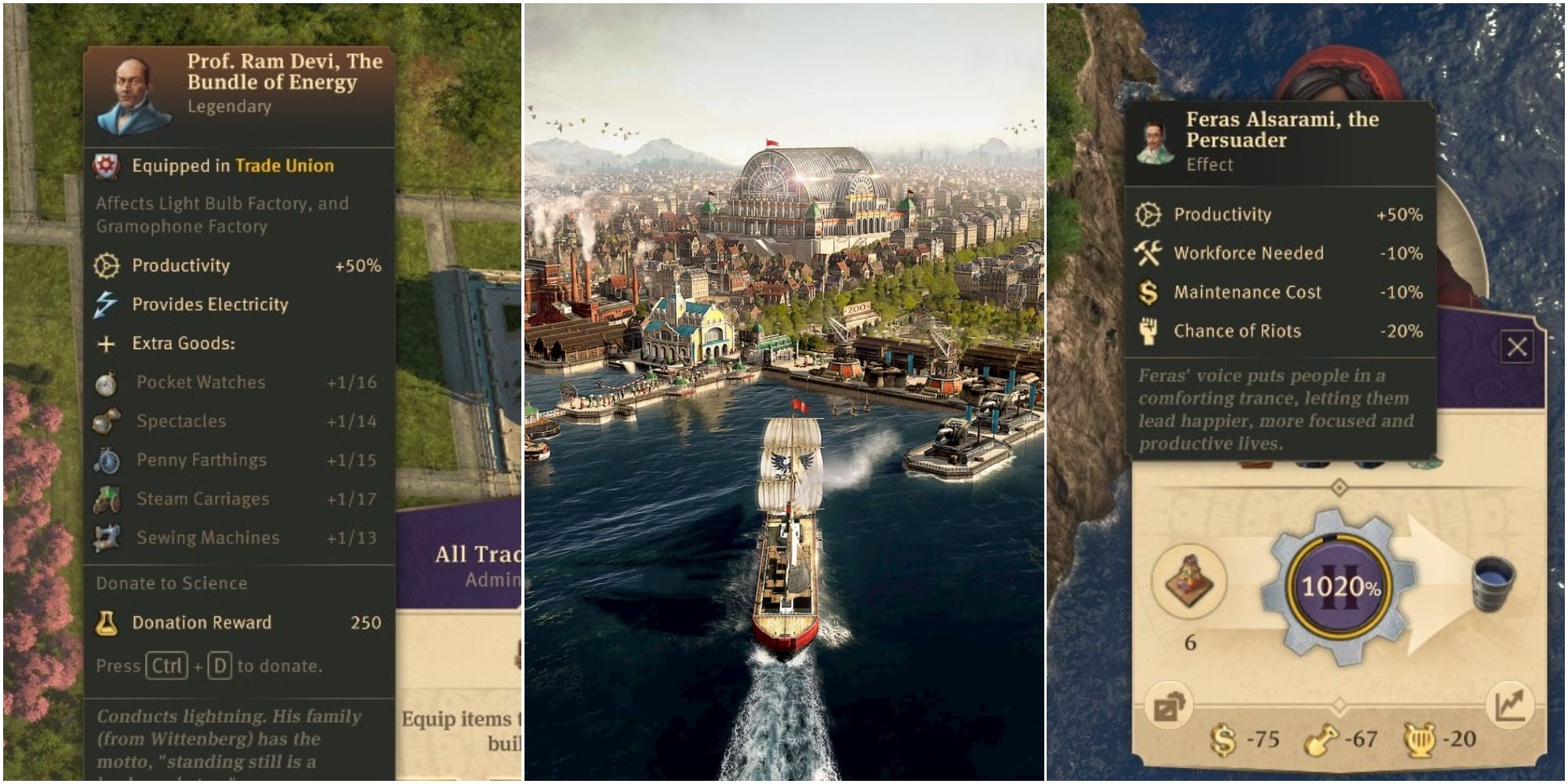Click the Maintenance Cost dollar icon
The image size is (1568, 784).
click(1150, 292)
